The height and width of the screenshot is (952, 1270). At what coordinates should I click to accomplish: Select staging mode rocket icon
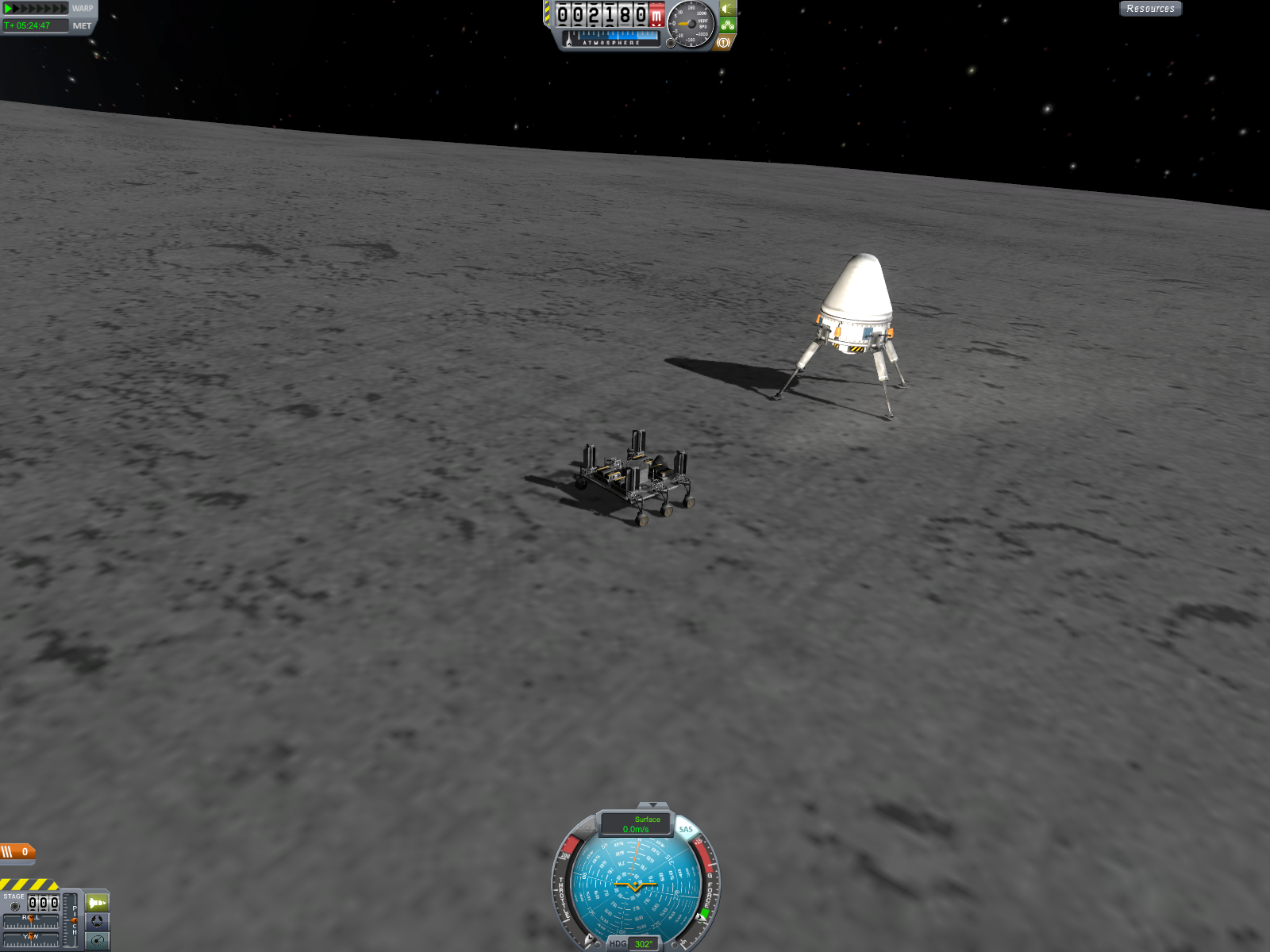click(97, 903)
